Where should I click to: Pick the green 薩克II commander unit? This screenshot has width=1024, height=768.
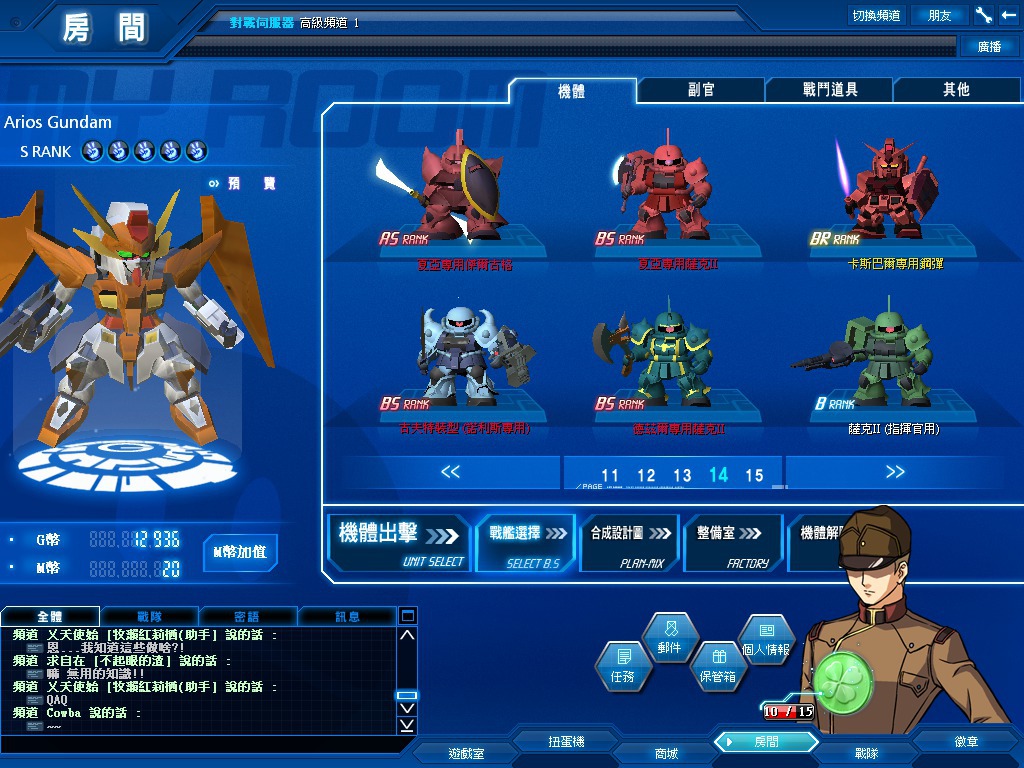884,362
